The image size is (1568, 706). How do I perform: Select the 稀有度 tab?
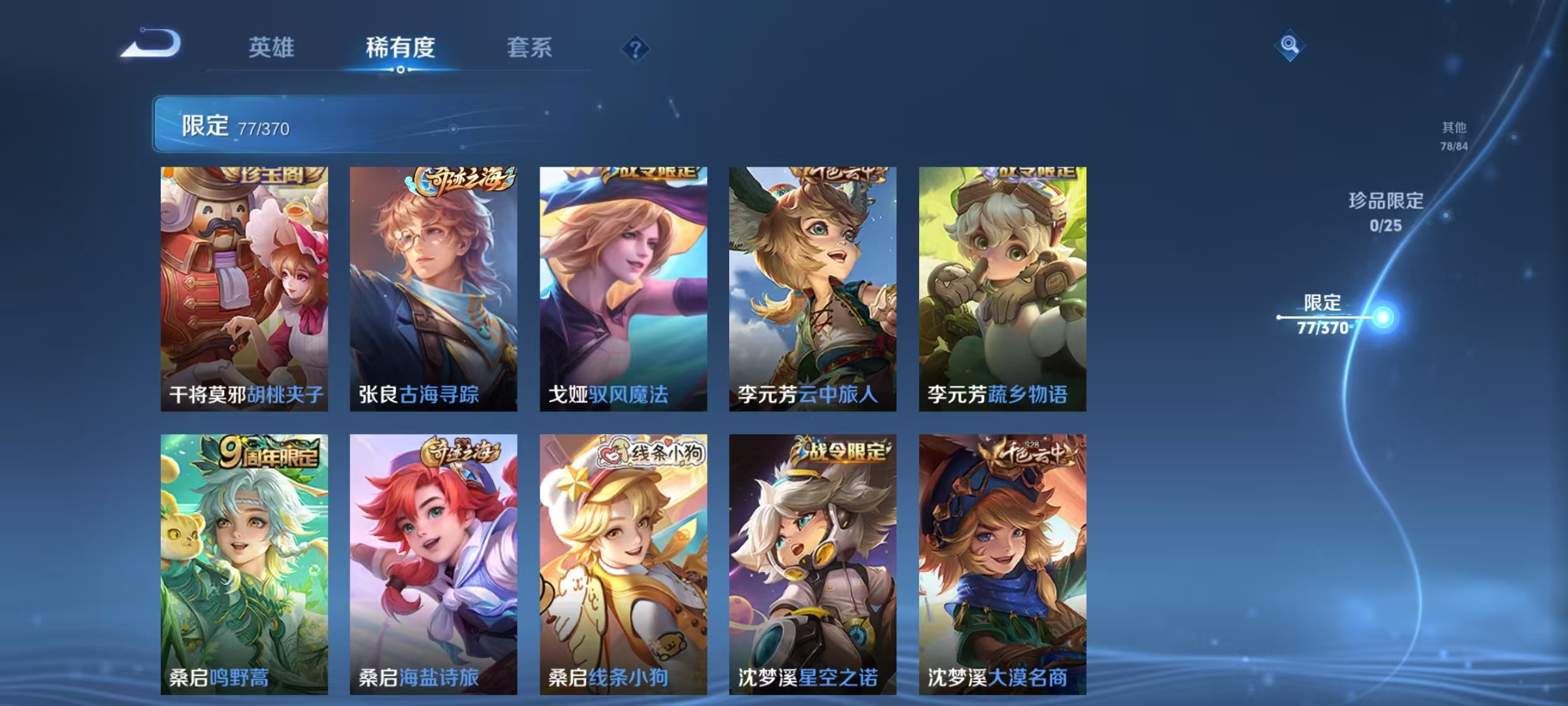pos(400,47)
